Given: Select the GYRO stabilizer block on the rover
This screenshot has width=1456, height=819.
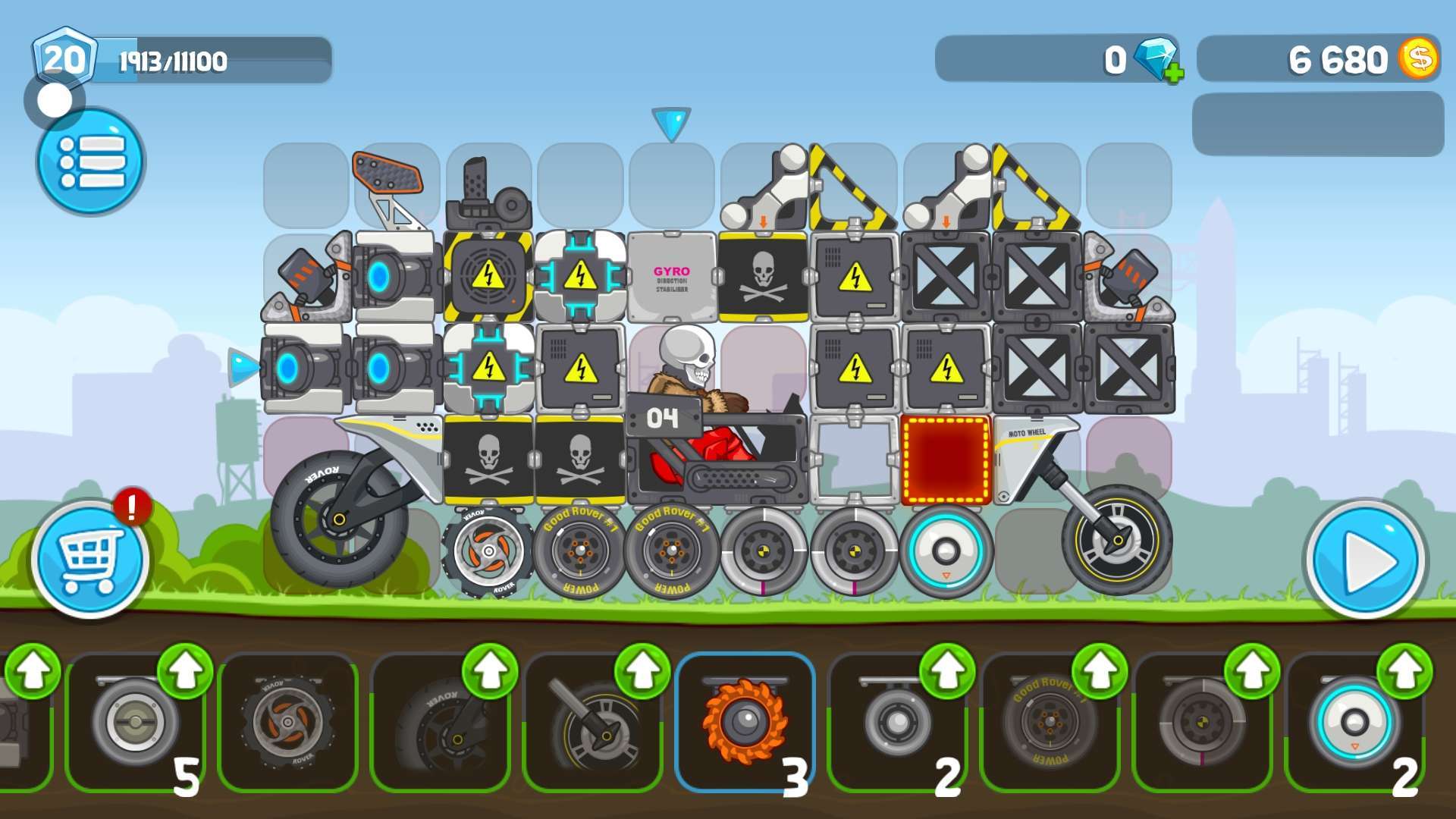Looking at the screenshot, I should point(672,278).
